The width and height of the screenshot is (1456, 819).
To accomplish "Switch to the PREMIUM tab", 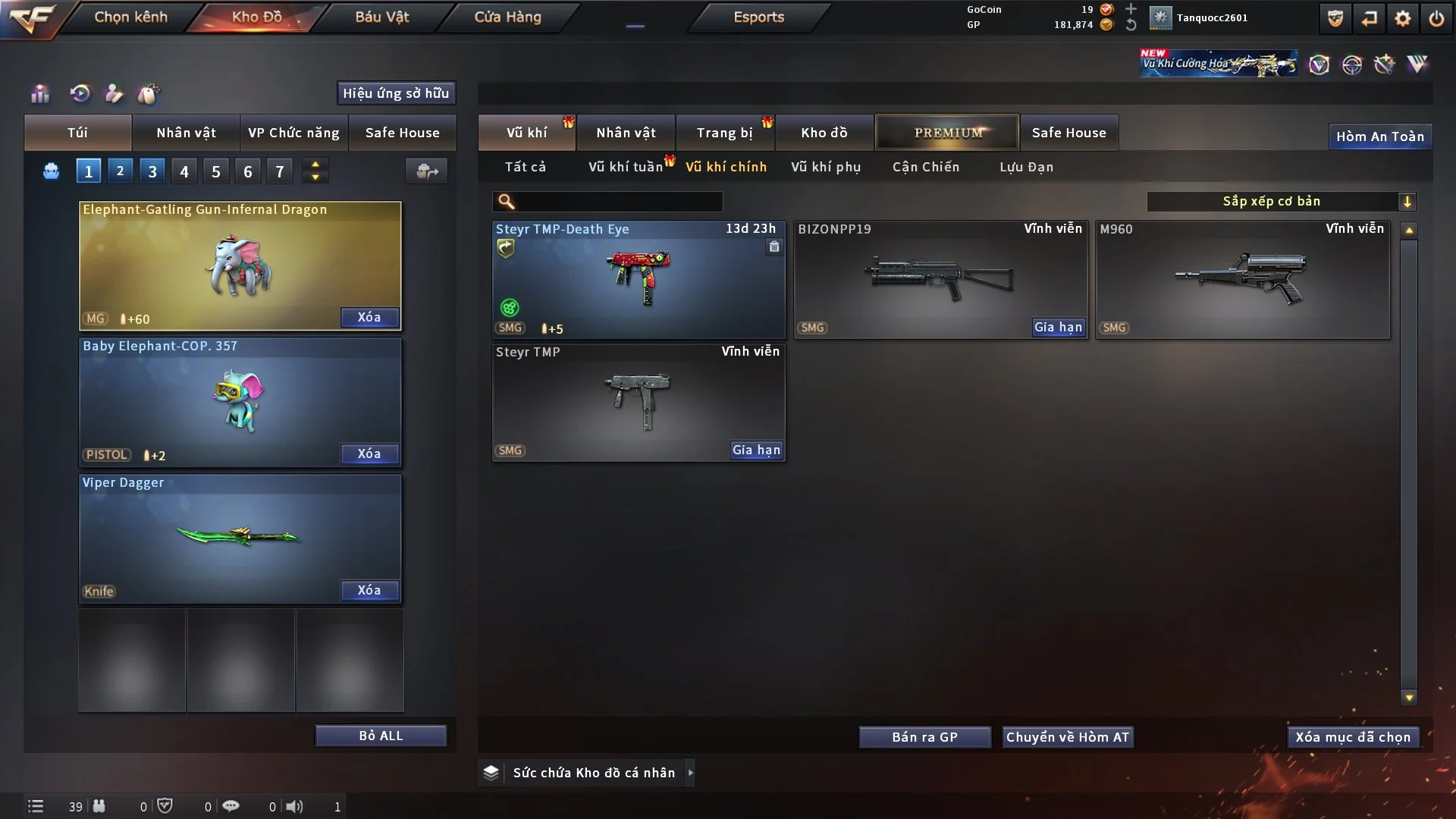I will pos(947,133).
